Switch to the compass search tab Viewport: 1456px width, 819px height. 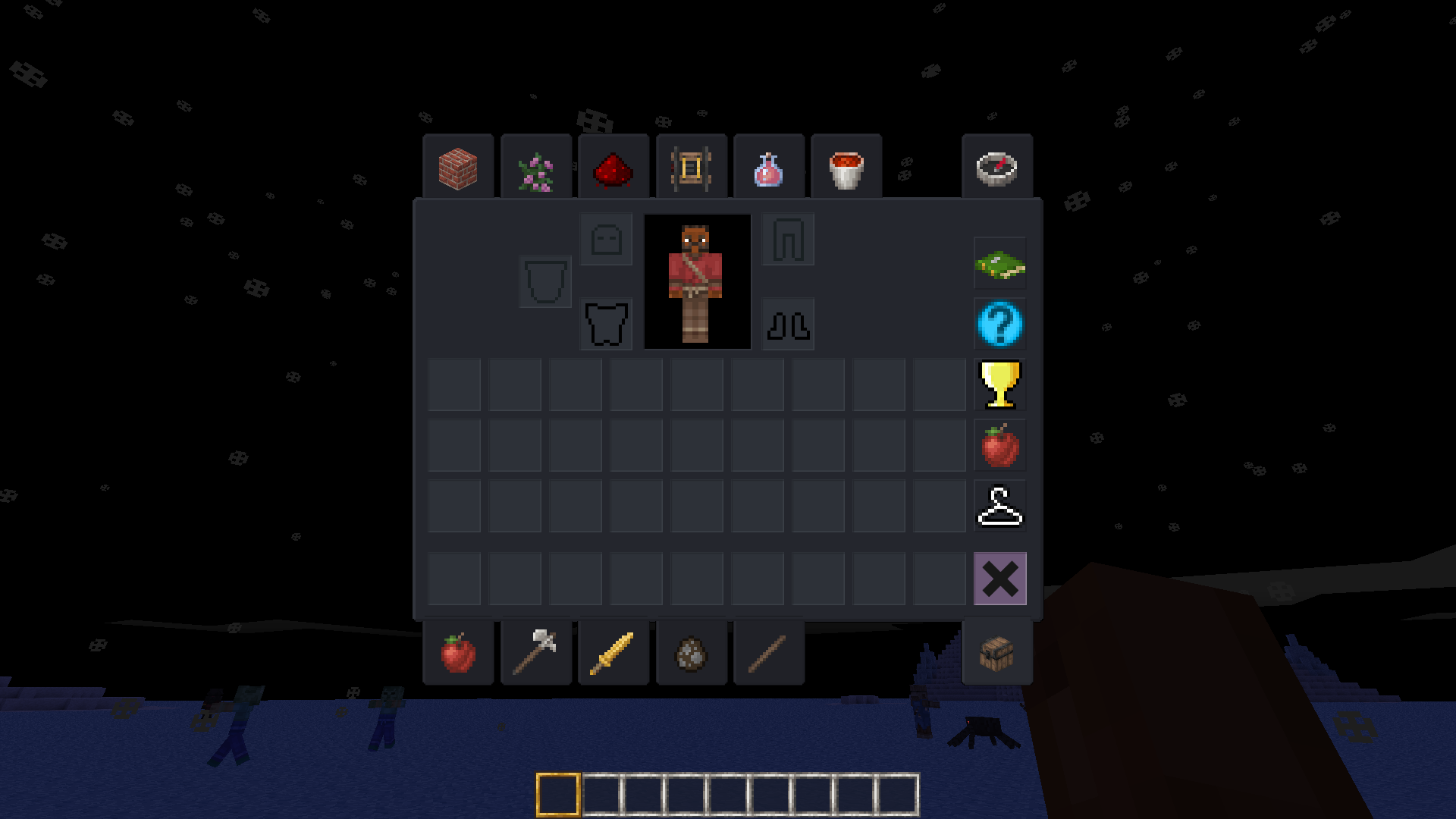coord(996,168)
